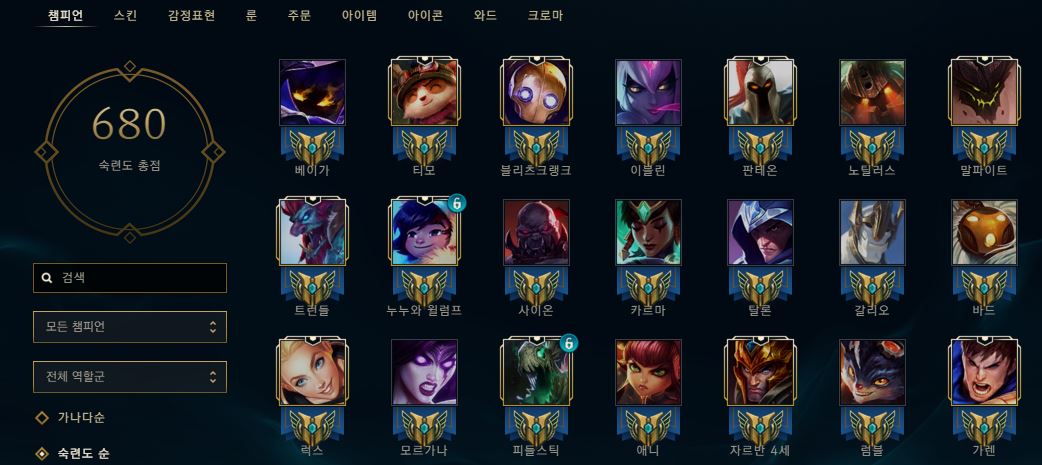
Task: Pick the 탈론 champion tile
Action: click(x=760, y=232)
